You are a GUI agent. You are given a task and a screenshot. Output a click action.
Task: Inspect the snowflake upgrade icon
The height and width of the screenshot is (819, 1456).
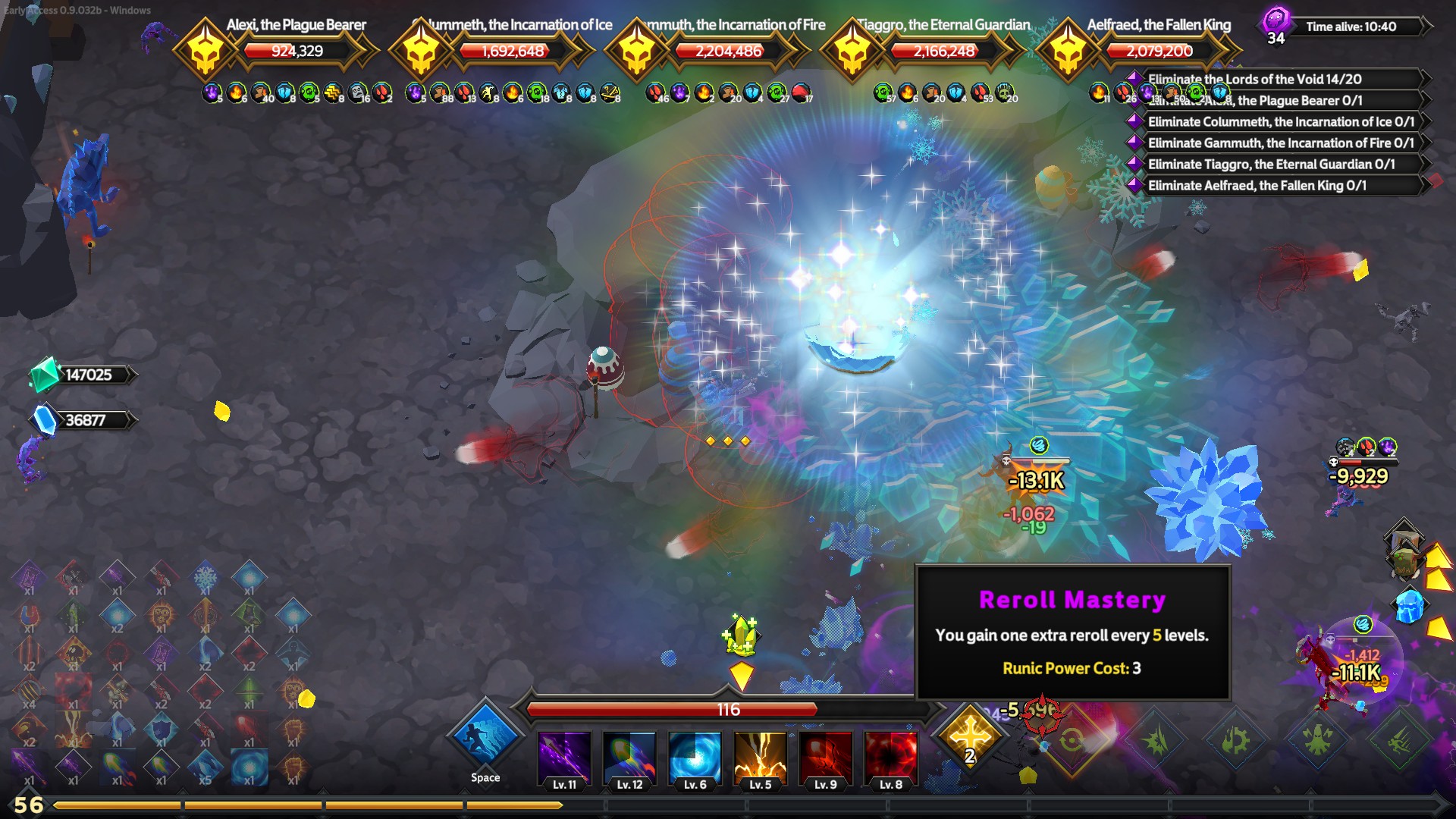click(x=205, y=578)
